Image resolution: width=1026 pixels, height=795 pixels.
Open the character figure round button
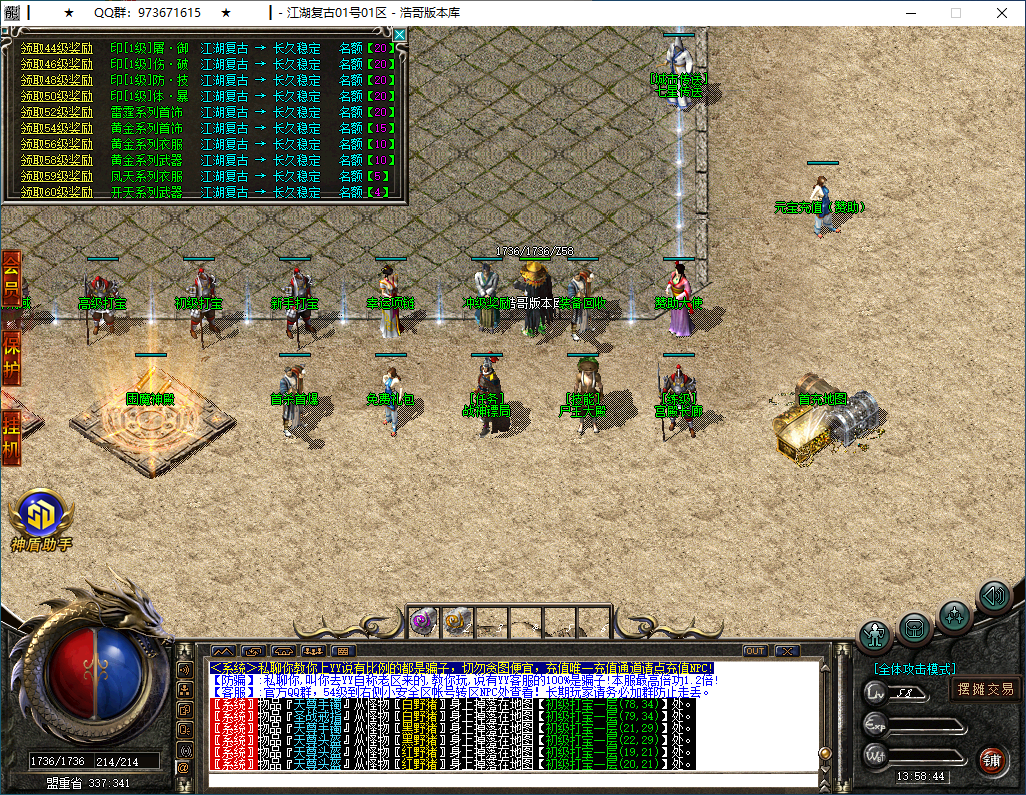876,636
